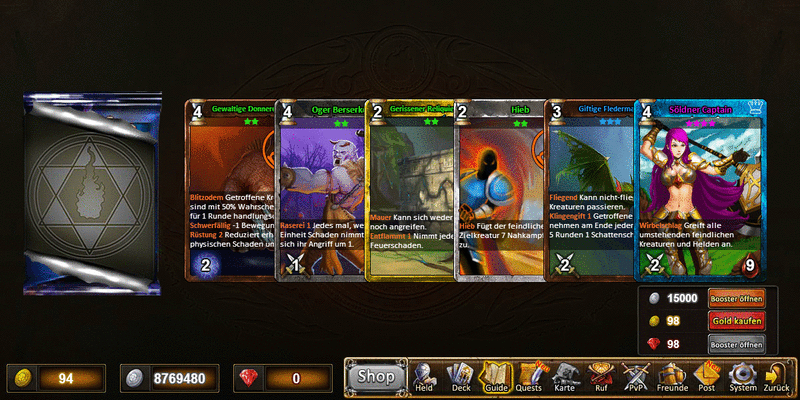The width and height of the screenshot is (800, 400).
Task: Enter PvP mode
Action: tap(637, 376)
